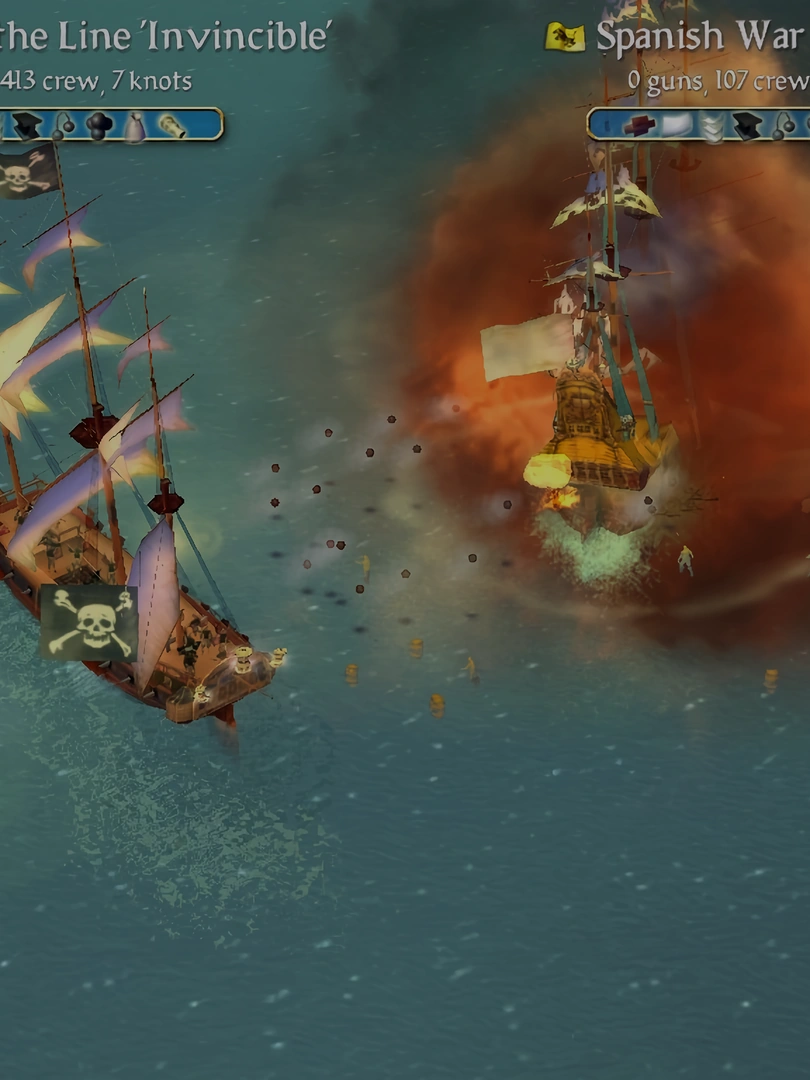Choose the bronze cannon upgrade icon
810x1080 pixels.
pos(172,125)
